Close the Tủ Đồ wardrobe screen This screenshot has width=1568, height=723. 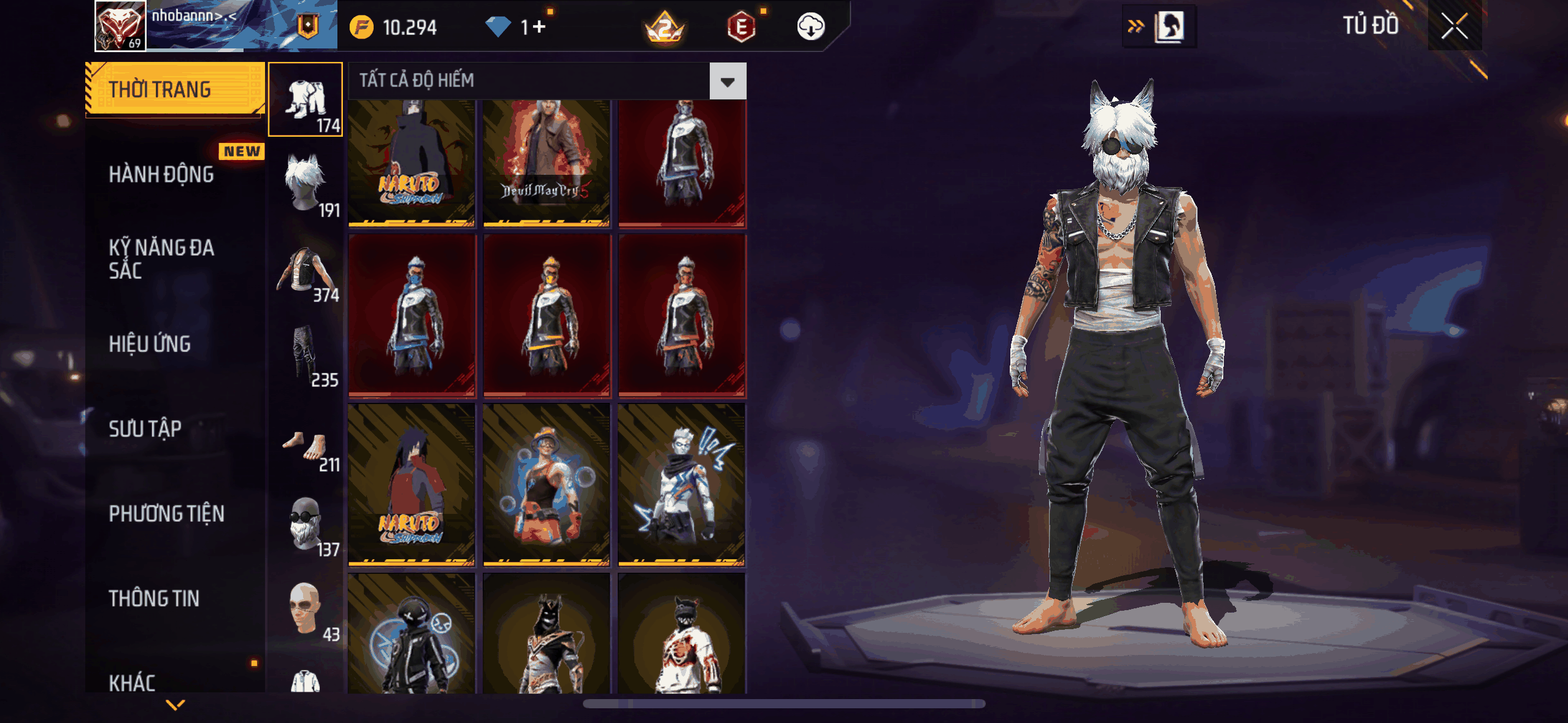pos(1454,26)
